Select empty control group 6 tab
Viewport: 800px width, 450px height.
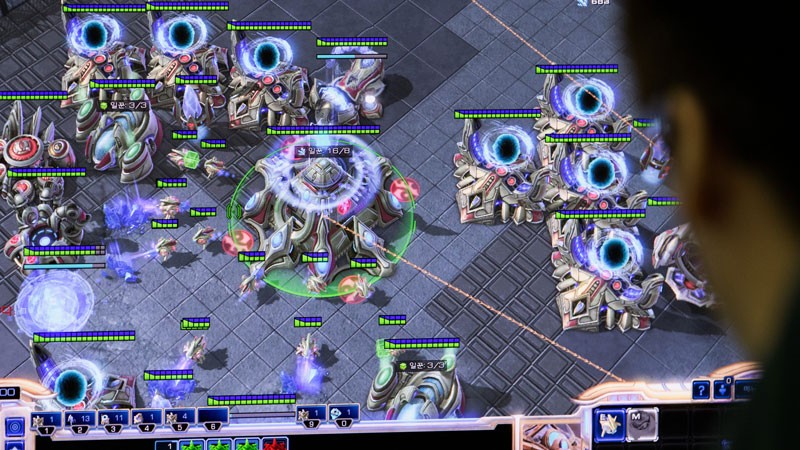point(213,420)
